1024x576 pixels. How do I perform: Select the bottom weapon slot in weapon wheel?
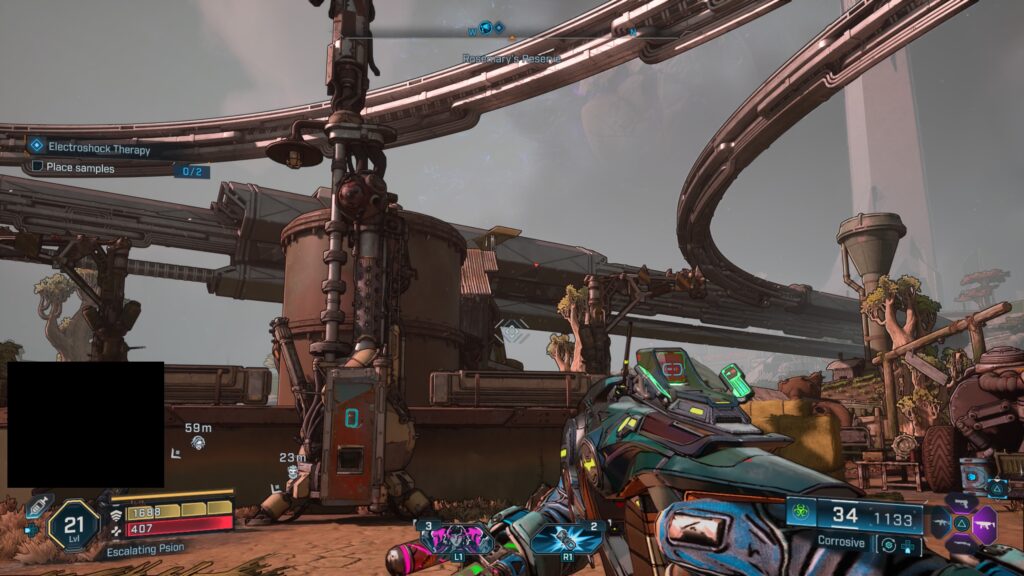962,543
